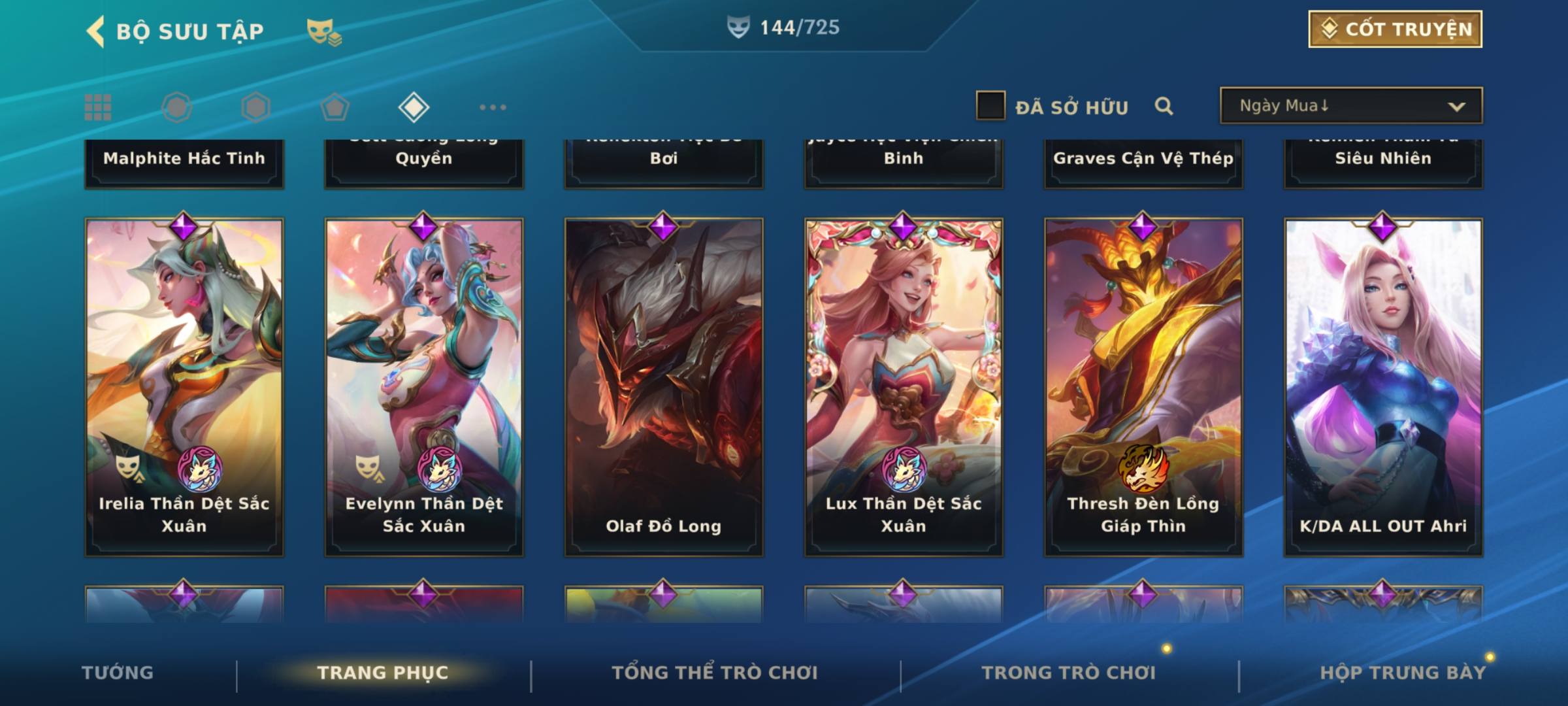
Task: Open the Cốt Truyện button
Action: [x=1395, y=29]
